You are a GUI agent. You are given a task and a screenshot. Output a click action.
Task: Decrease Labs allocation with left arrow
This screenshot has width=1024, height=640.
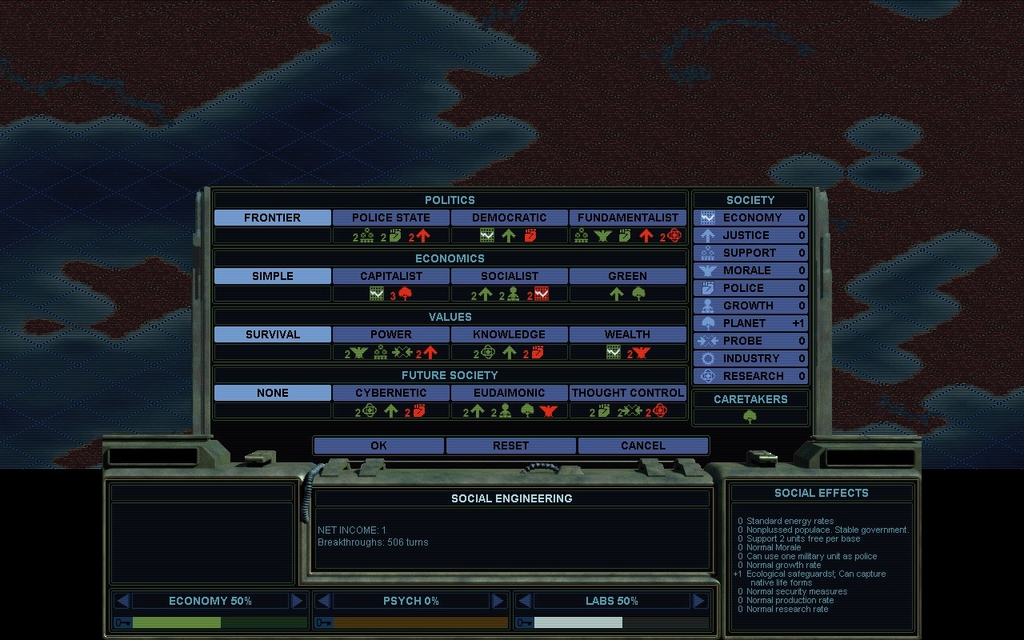tap(523, 601)
